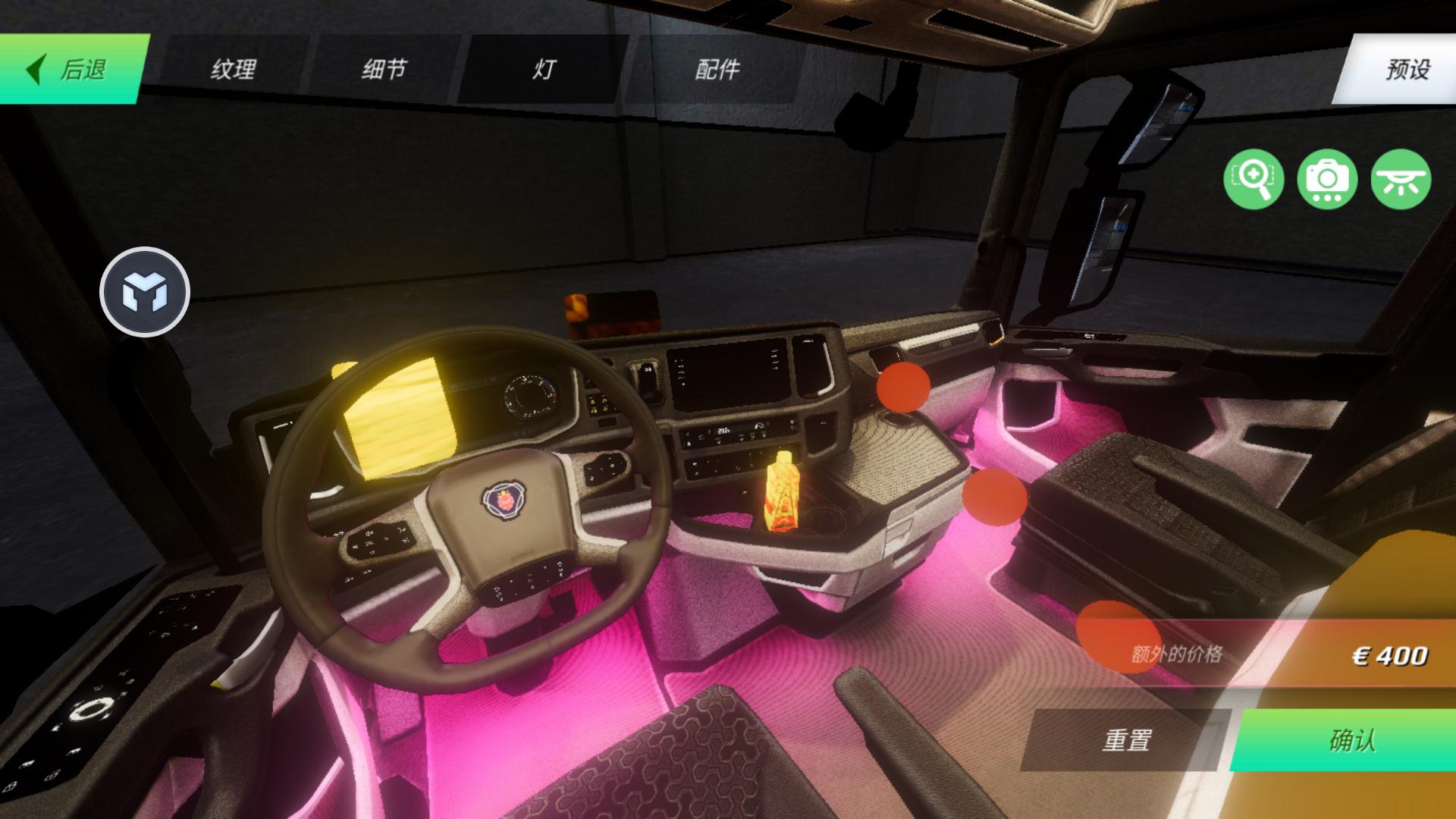Activate the magnifier zoom icon

[x=1253, y=180]
